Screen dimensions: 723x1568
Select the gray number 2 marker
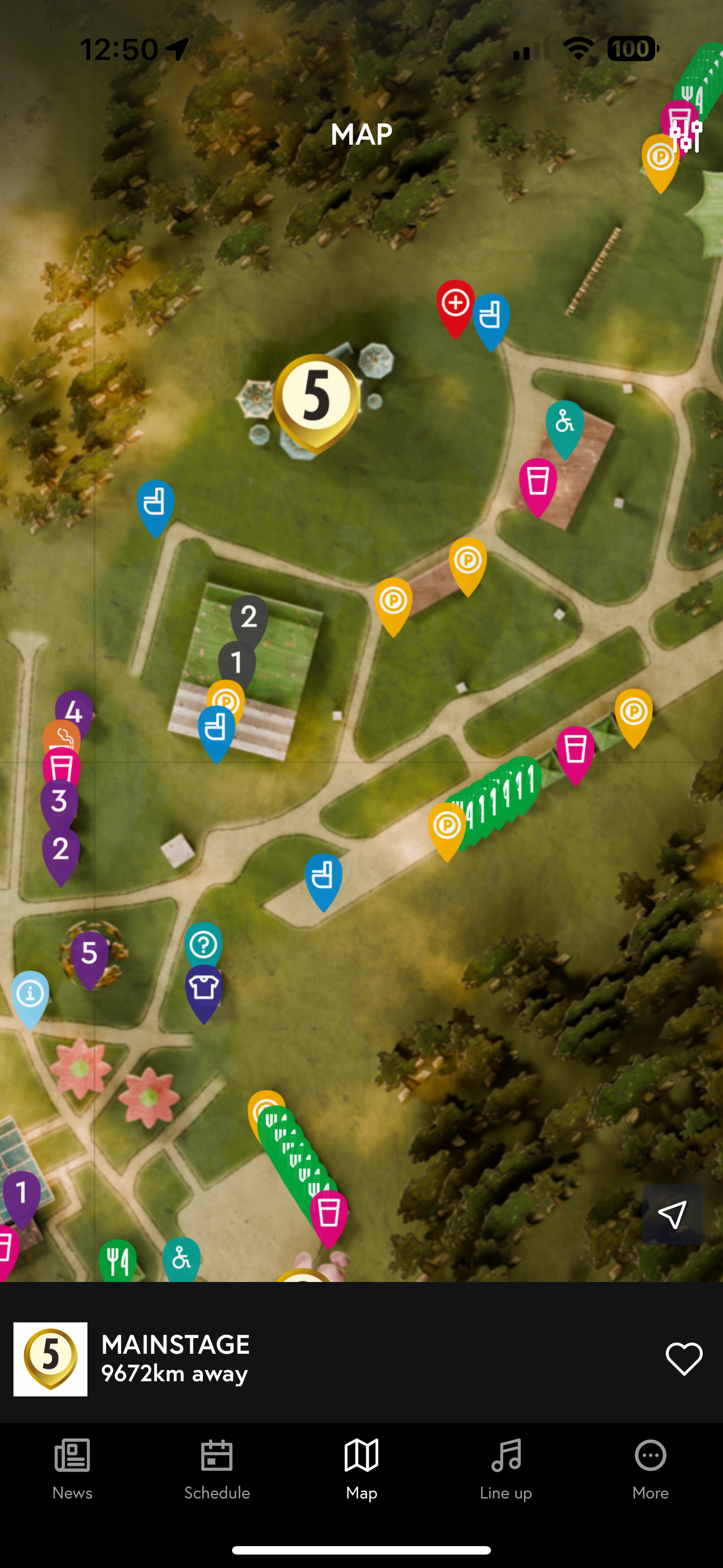tap(249, 617)
